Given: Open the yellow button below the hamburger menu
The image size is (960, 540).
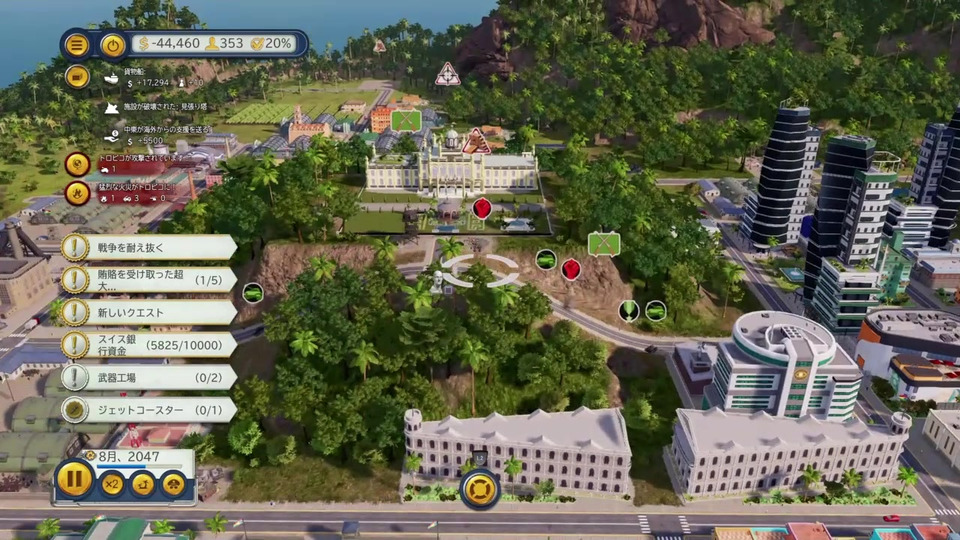Looking at the screenshot, I should (77, 76).
